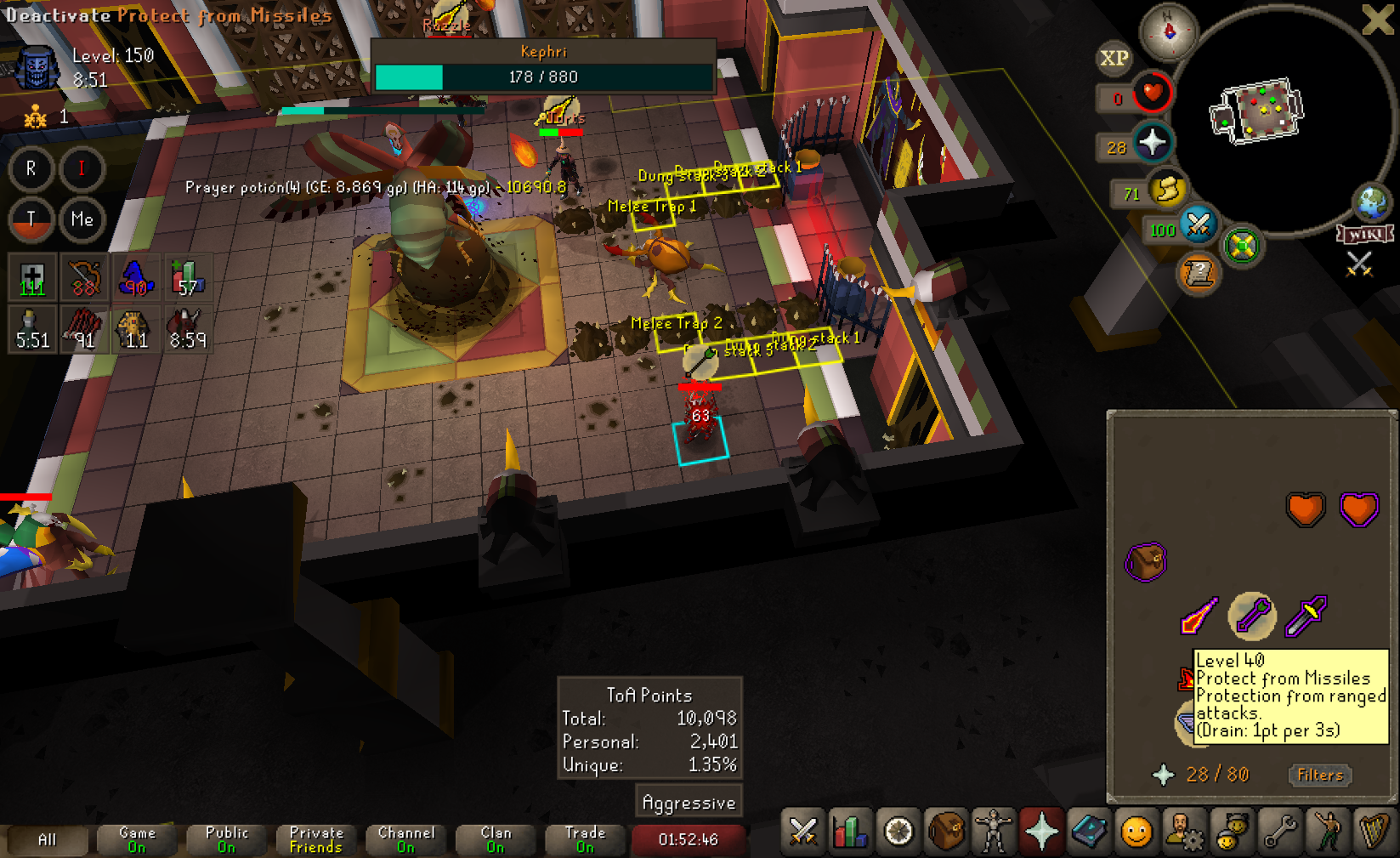Select the Clan chat filter
Screen dimensions: 1400x858
(x=496, y=839)
